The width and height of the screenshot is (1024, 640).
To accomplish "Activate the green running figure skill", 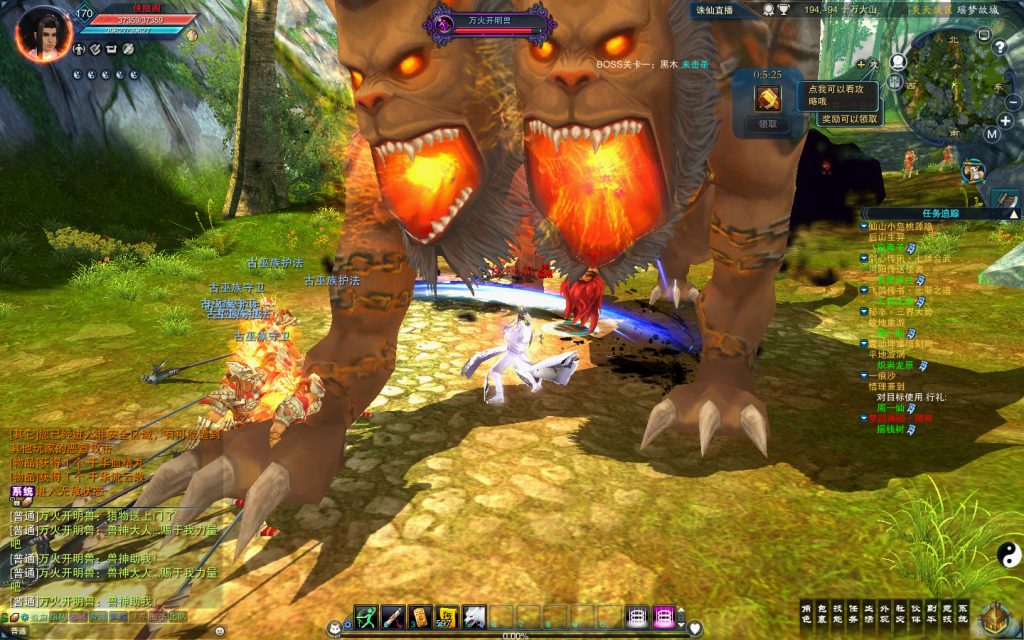I will (365, 616).
